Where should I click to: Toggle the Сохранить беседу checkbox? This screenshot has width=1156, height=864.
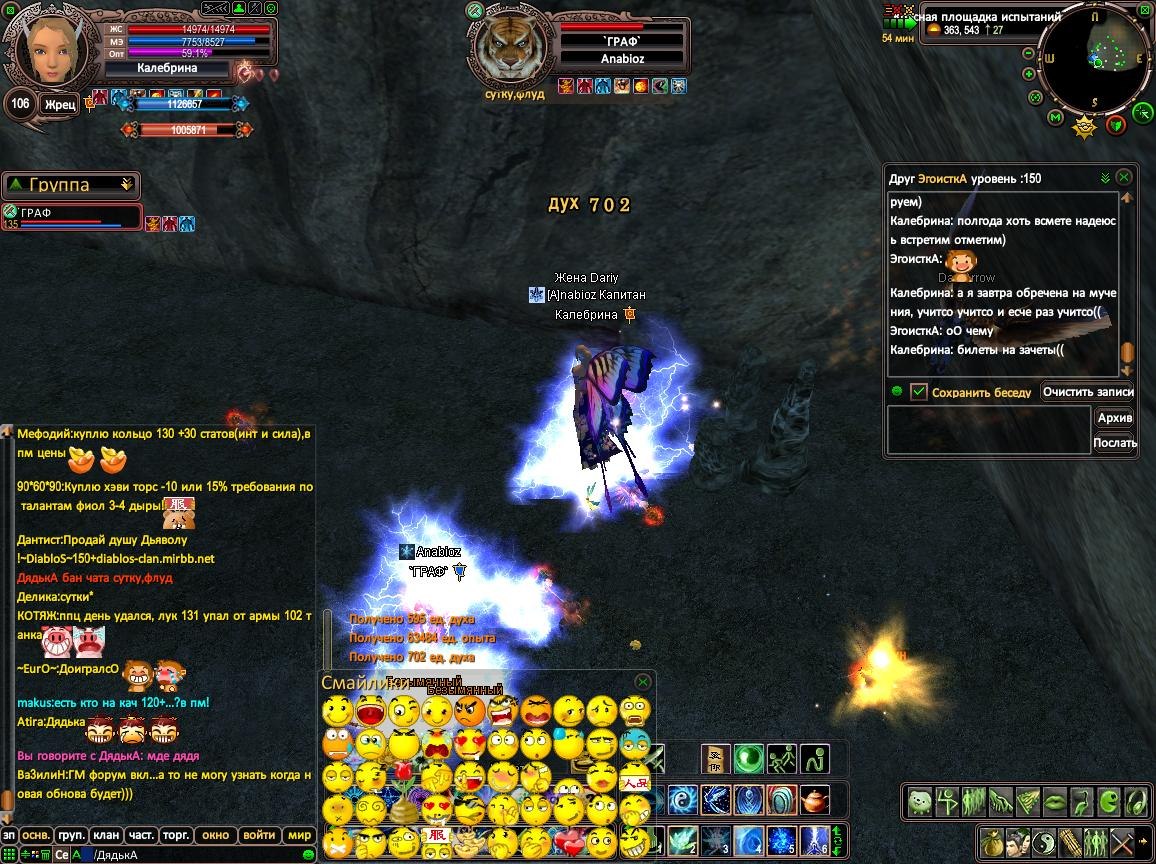(x=919, y=392)
